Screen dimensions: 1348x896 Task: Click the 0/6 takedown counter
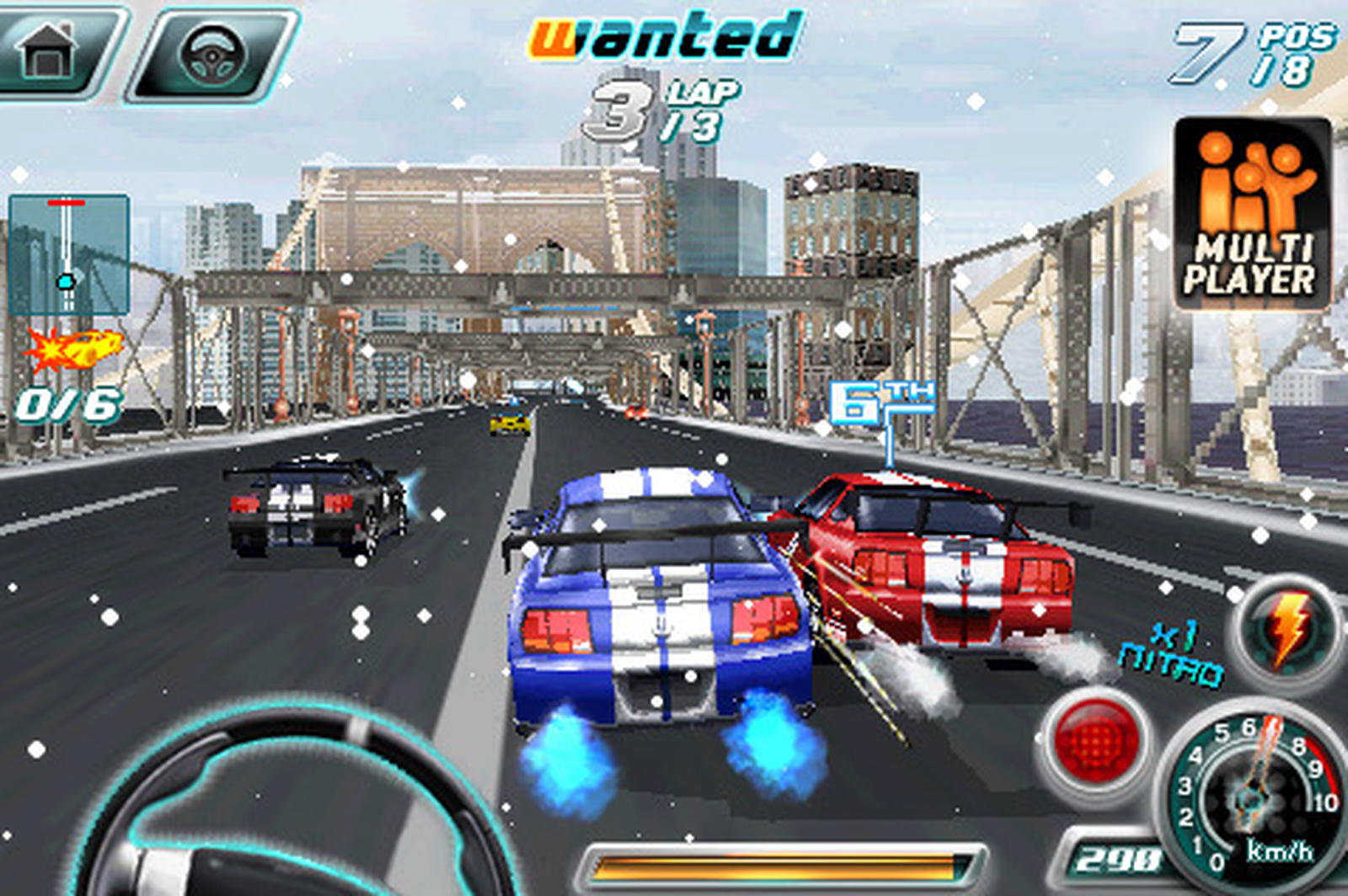[x=67, y=404]
